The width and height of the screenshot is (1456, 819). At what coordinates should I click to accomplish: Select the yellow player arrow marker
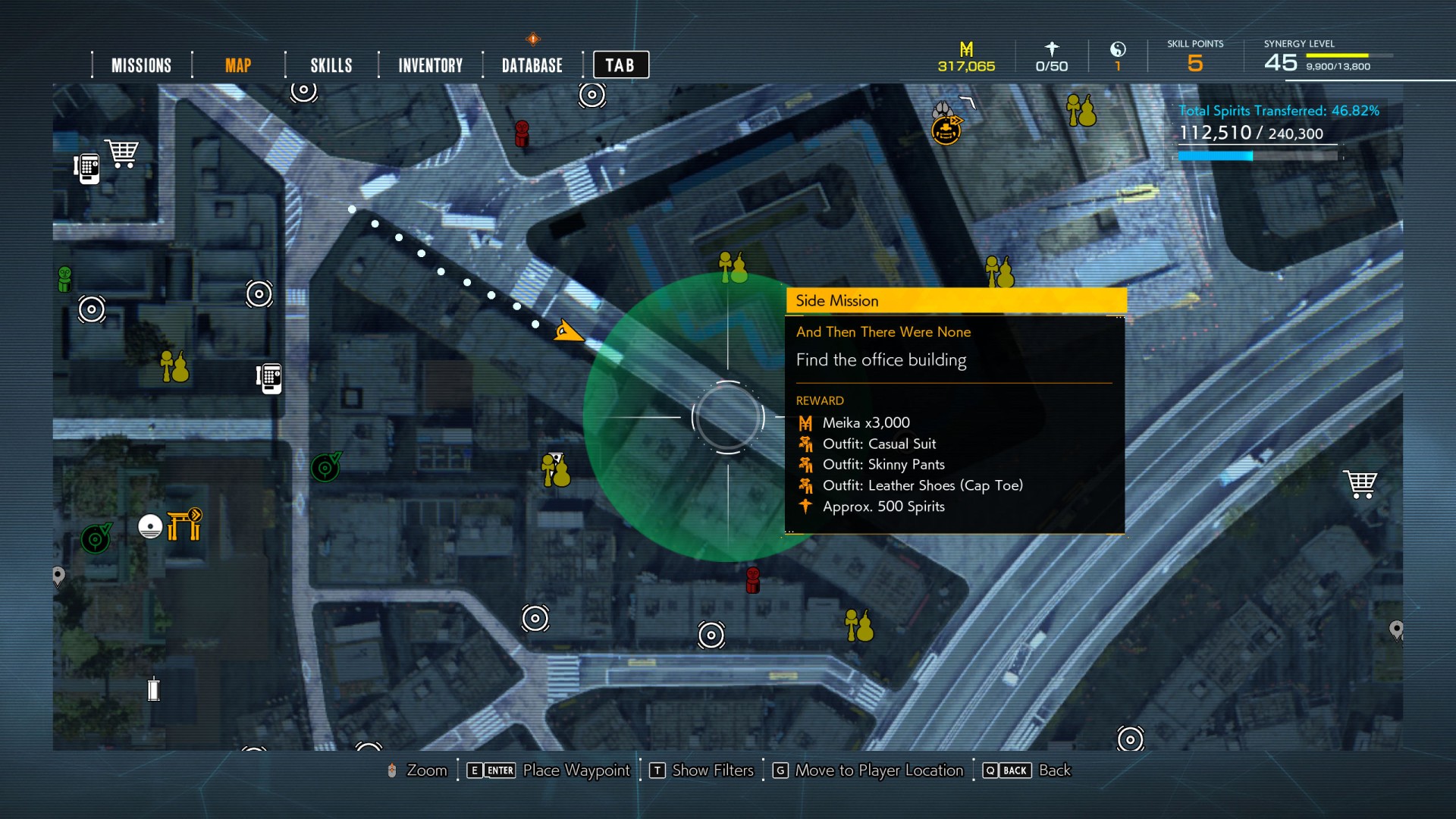click(x=566, y=331)
